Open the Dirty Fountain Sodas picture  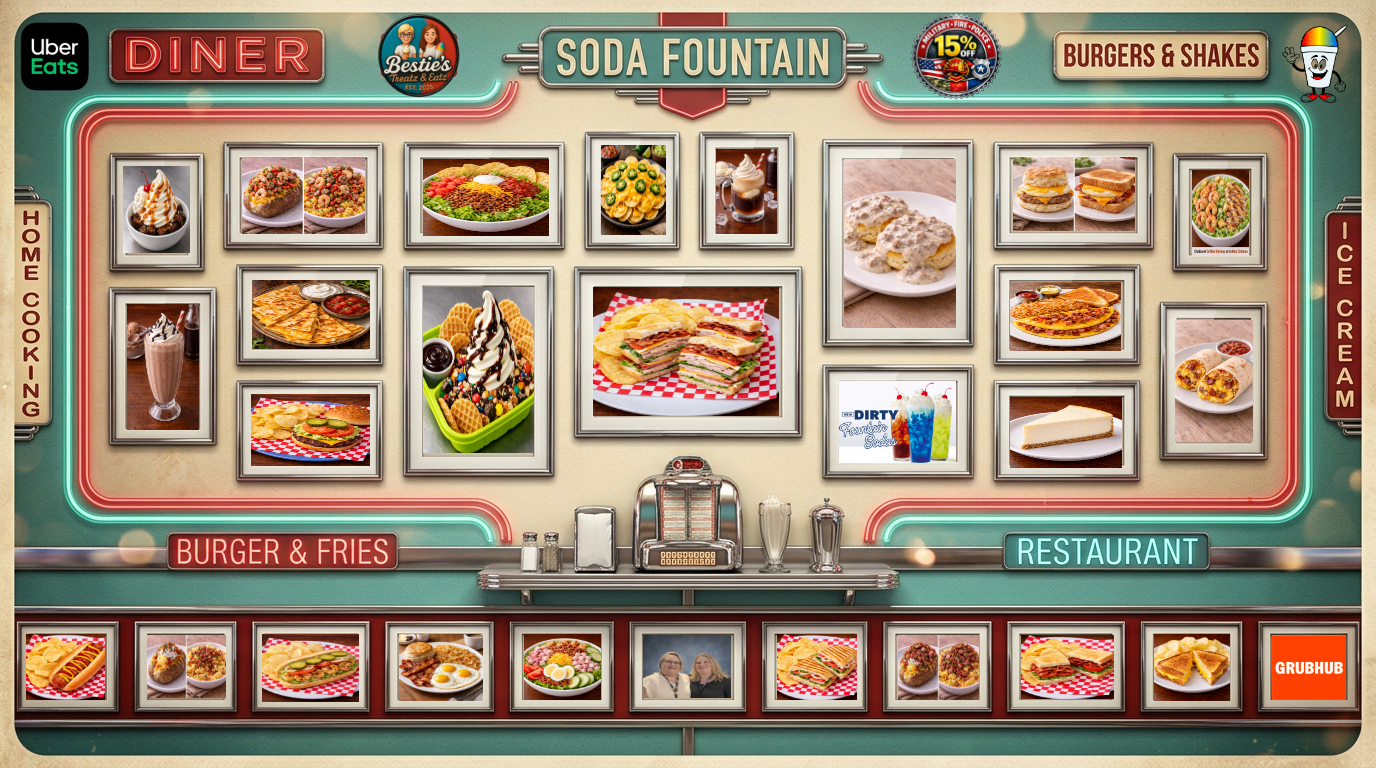pos(897,421)
